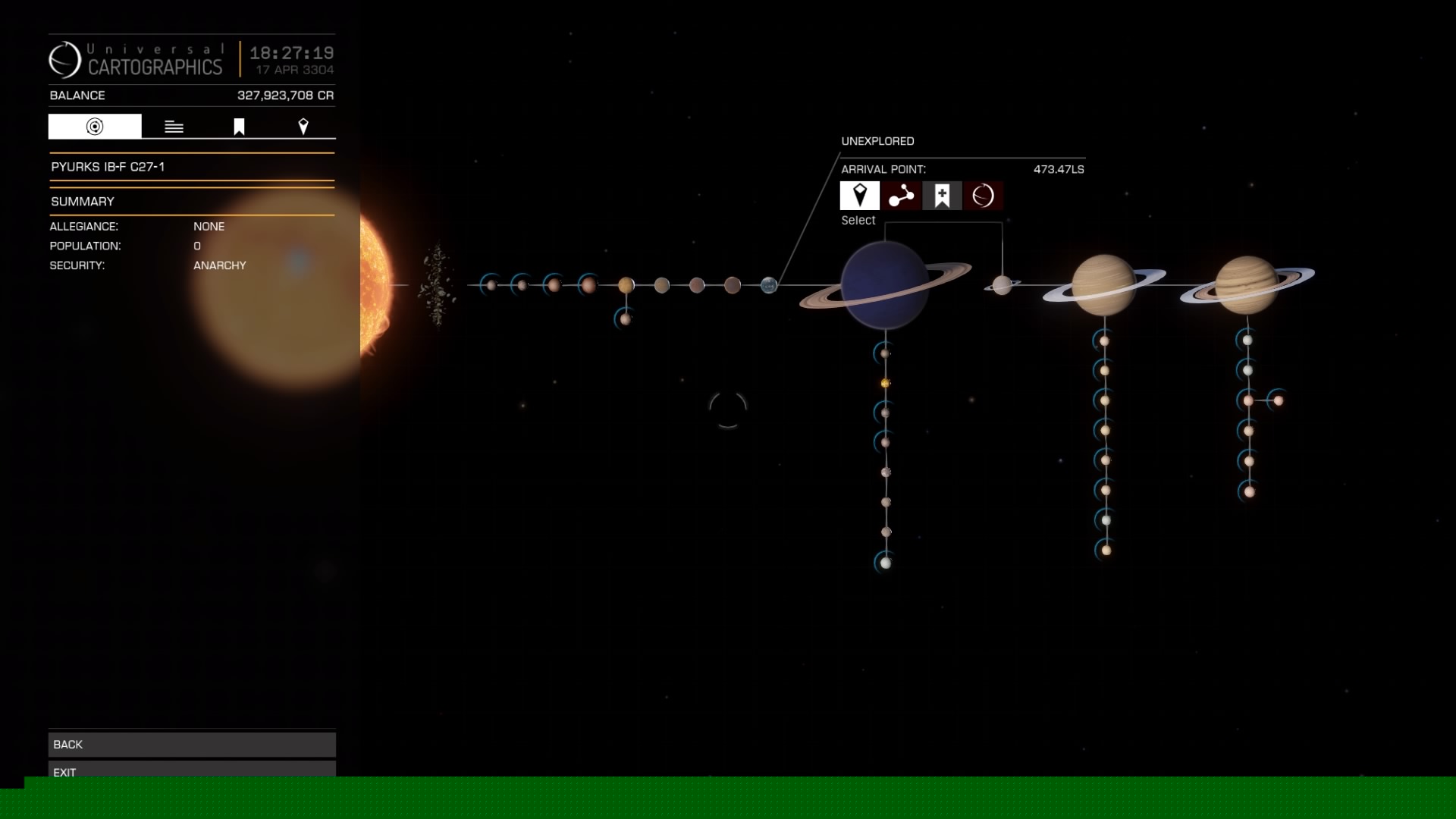The width and height of the screenshot is (1456, 819).
Task: Click the system info list icon
Action: [174, 126]
